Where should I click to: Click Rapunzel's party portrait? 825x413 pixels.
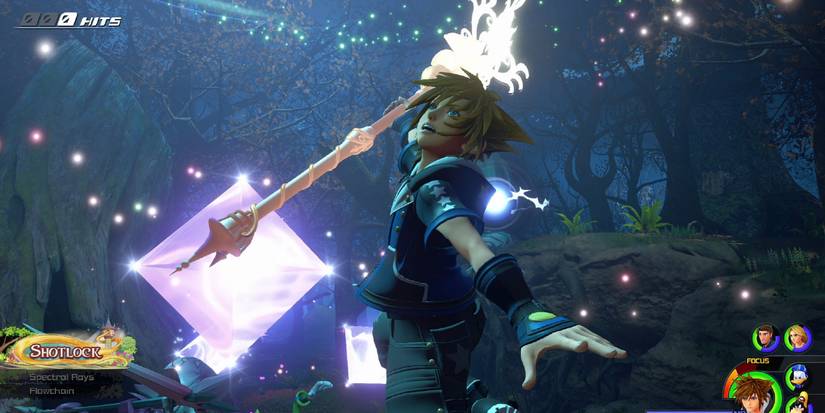click(x=797, y=339)
